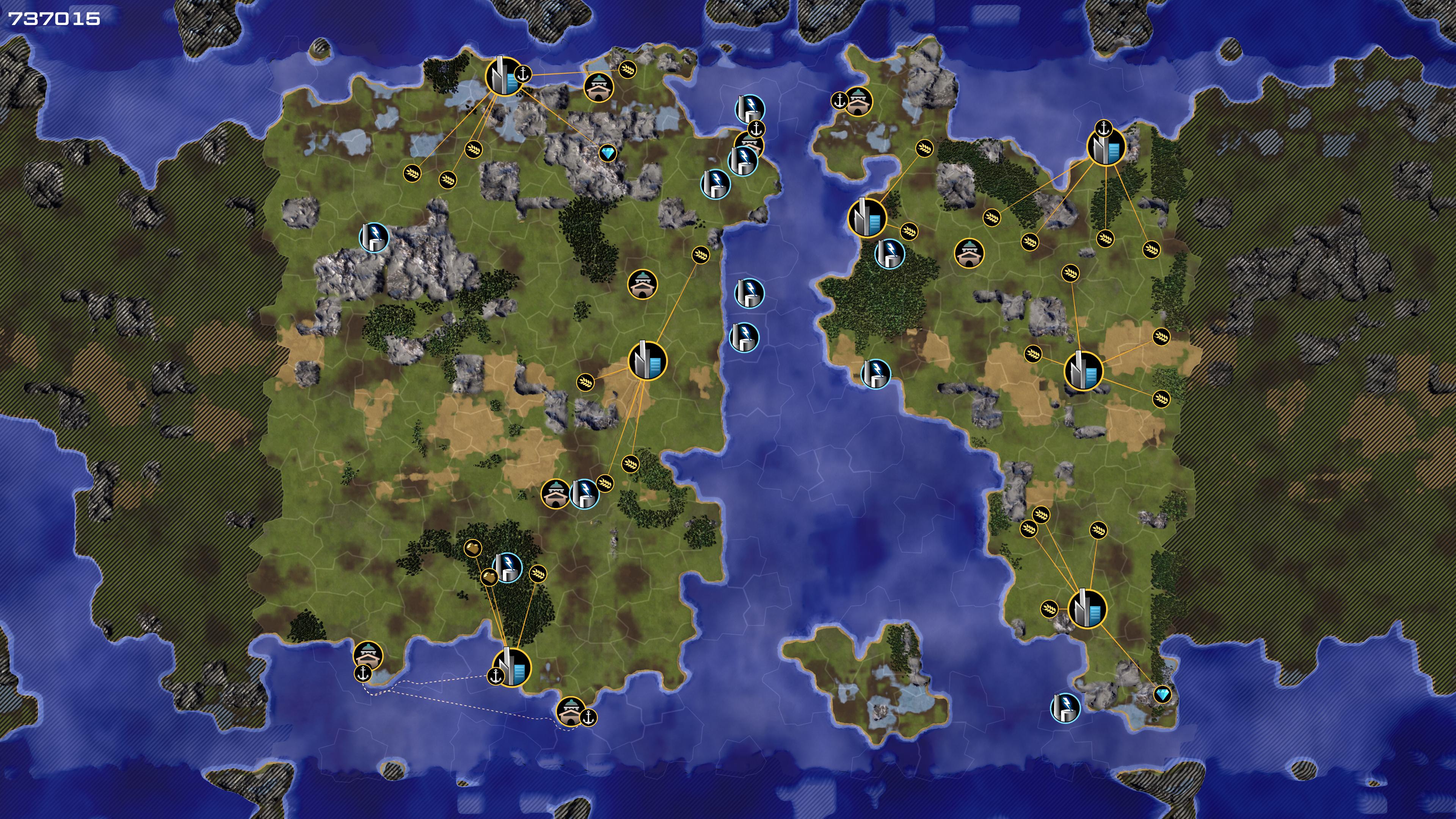Select the city linked to the southeastern diamond
This screenshot has height=819, width=1456.
(1087, 609)
